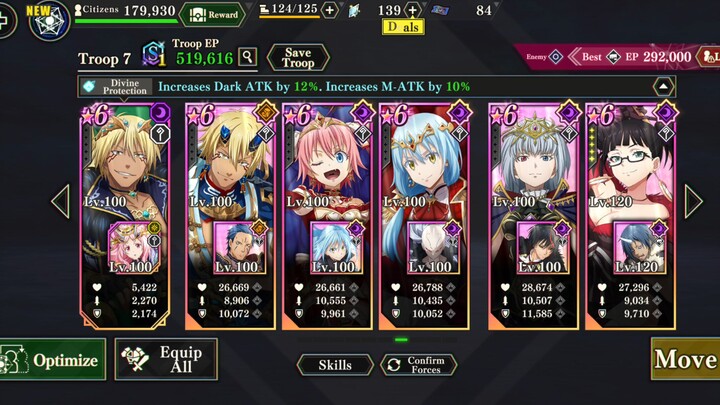Screen dimensions: 720x405
Task: Switch to the previous troop arrow
Action: click(61, 201)
